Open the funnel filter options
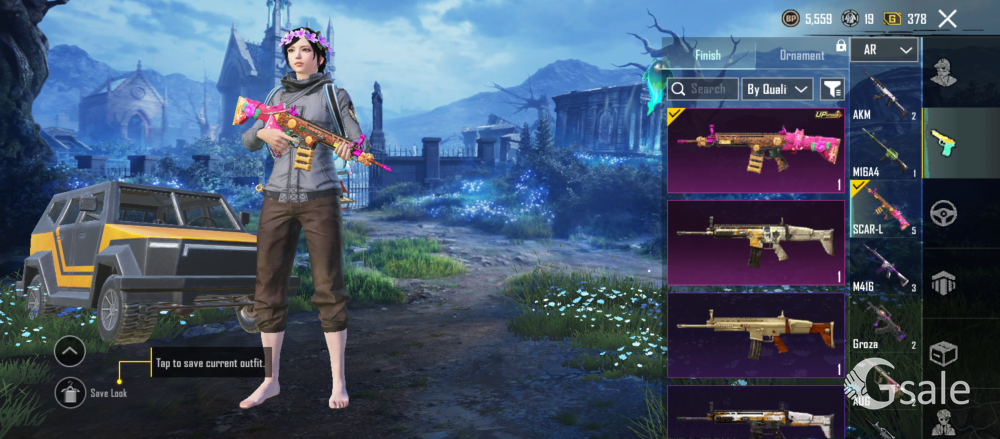1000x439 pixels. coord(831,89)
